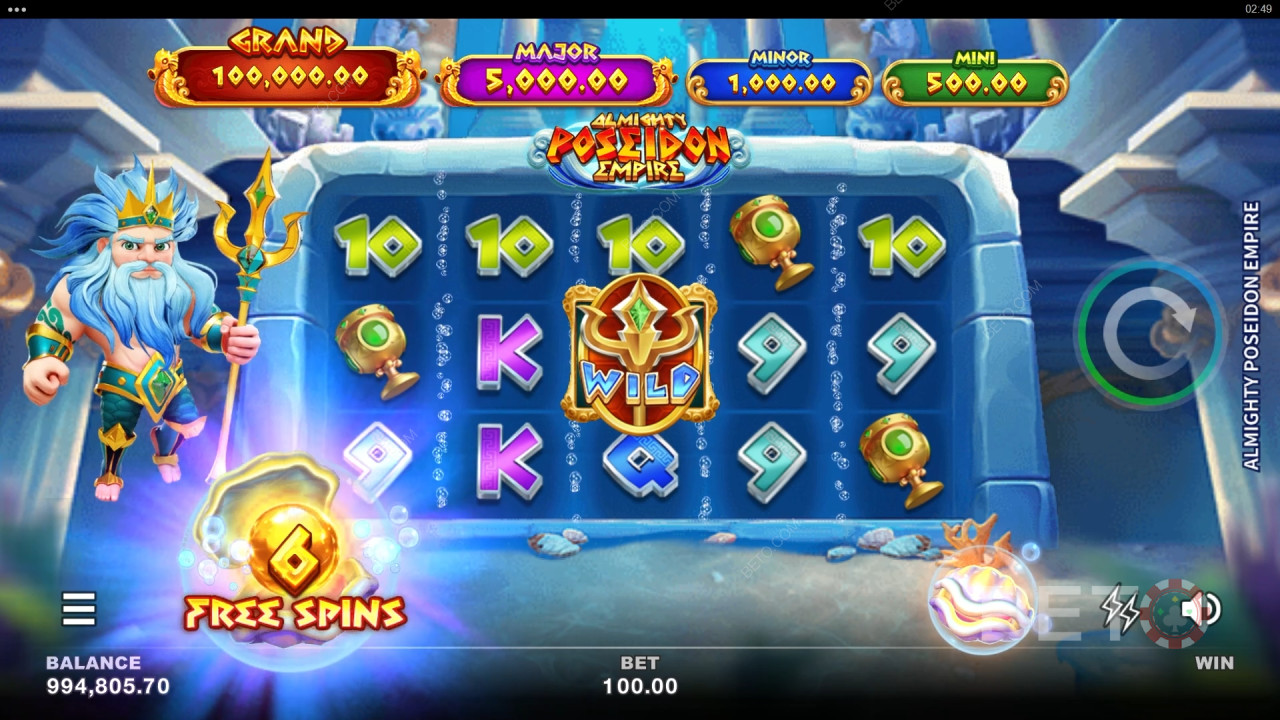Image resolution: width=1280 pixels, height=720 pixels.
Task: Open the MAJOR 5,000.00 jackpot display
Action: pyautogui.click(x=555, y=68)
